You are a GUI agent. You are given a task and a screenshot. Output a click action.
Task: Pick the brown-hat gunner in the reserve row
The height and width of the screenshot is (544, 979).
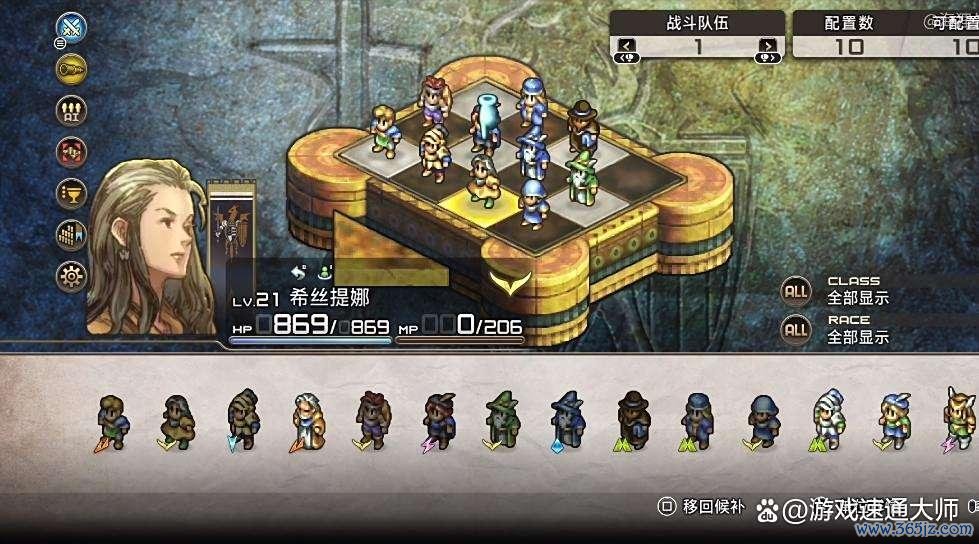631,418
